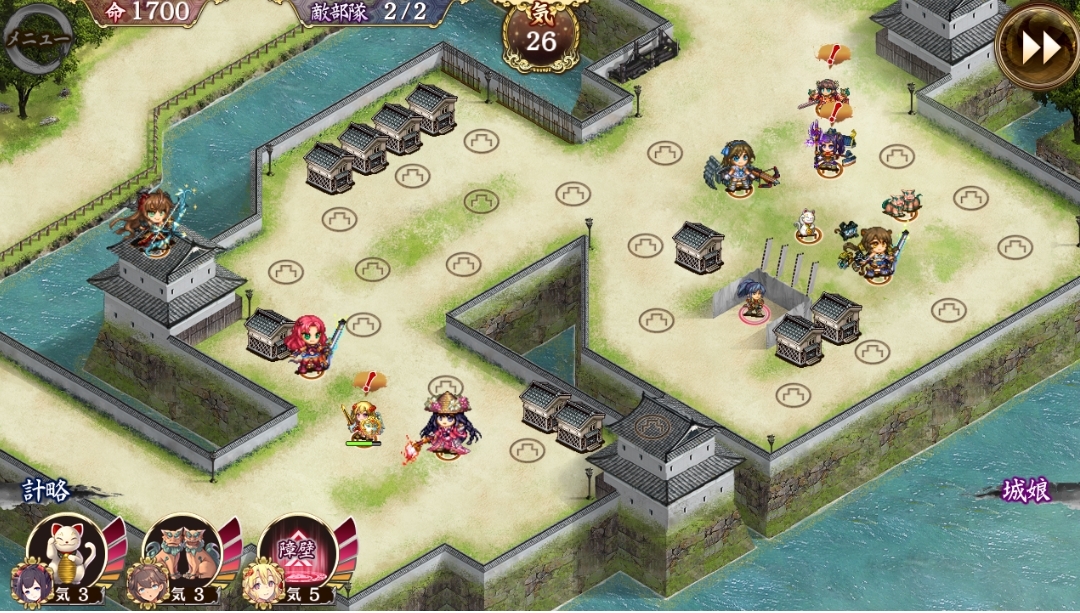Viewport: 1080px width, 613px height.
Task: Switch to the 城娘 unit panel
Action: pyautogui.click(x=1027, y=491)
